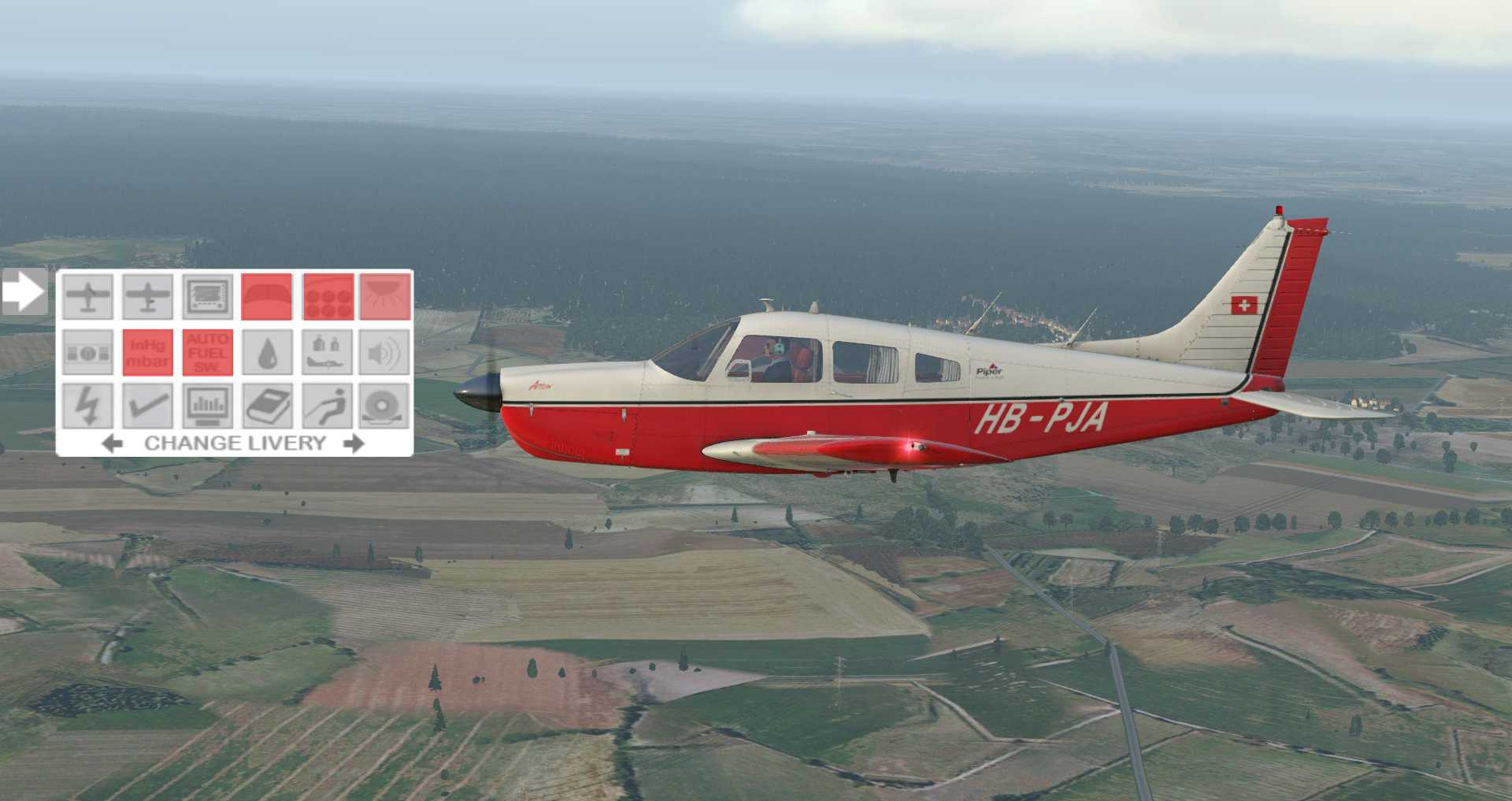Open the avionics screen display option
The image size is (1512, 801).
[x=208, y=297]
